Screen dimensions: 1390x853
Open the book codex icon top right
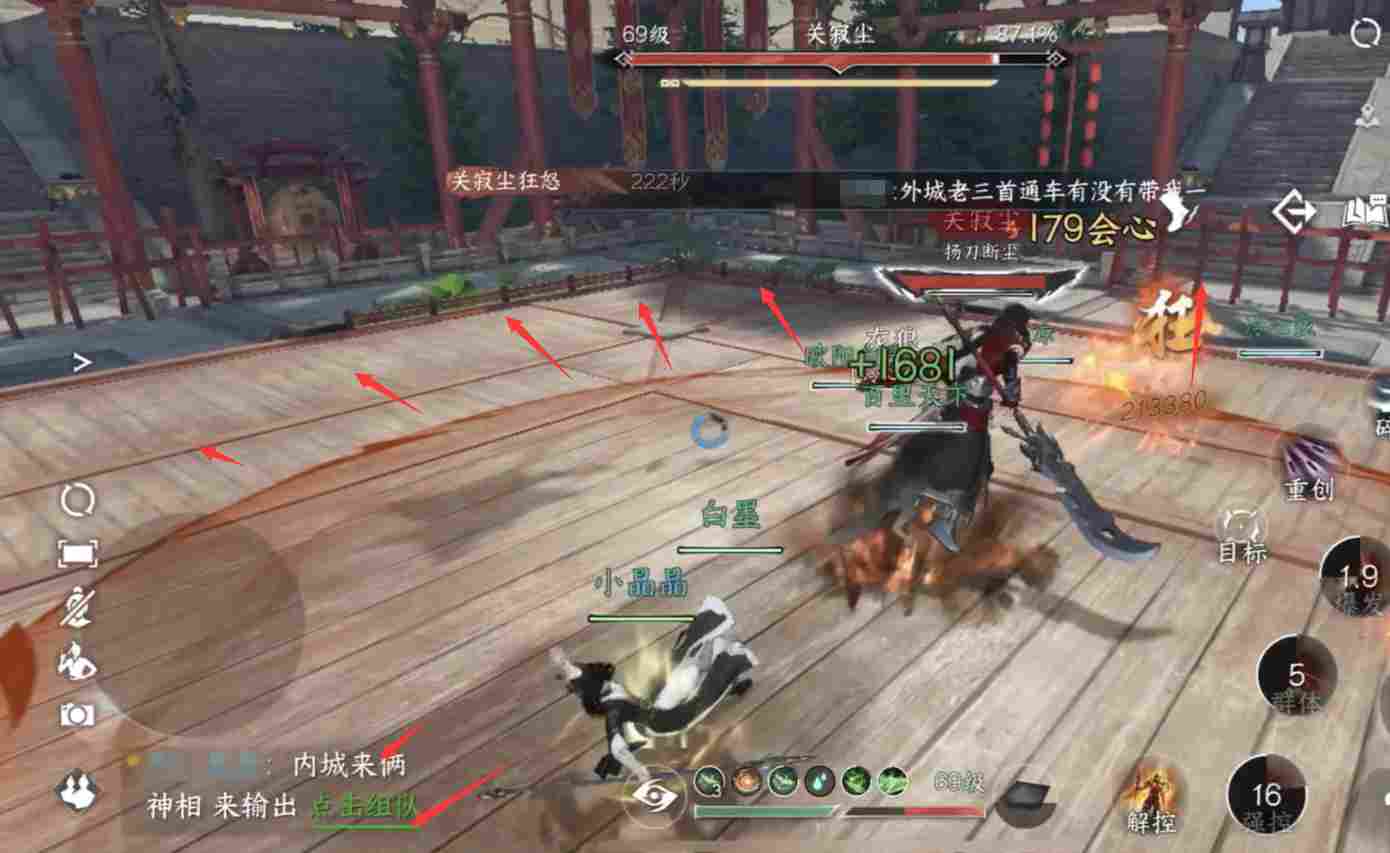pos(1363,211)
